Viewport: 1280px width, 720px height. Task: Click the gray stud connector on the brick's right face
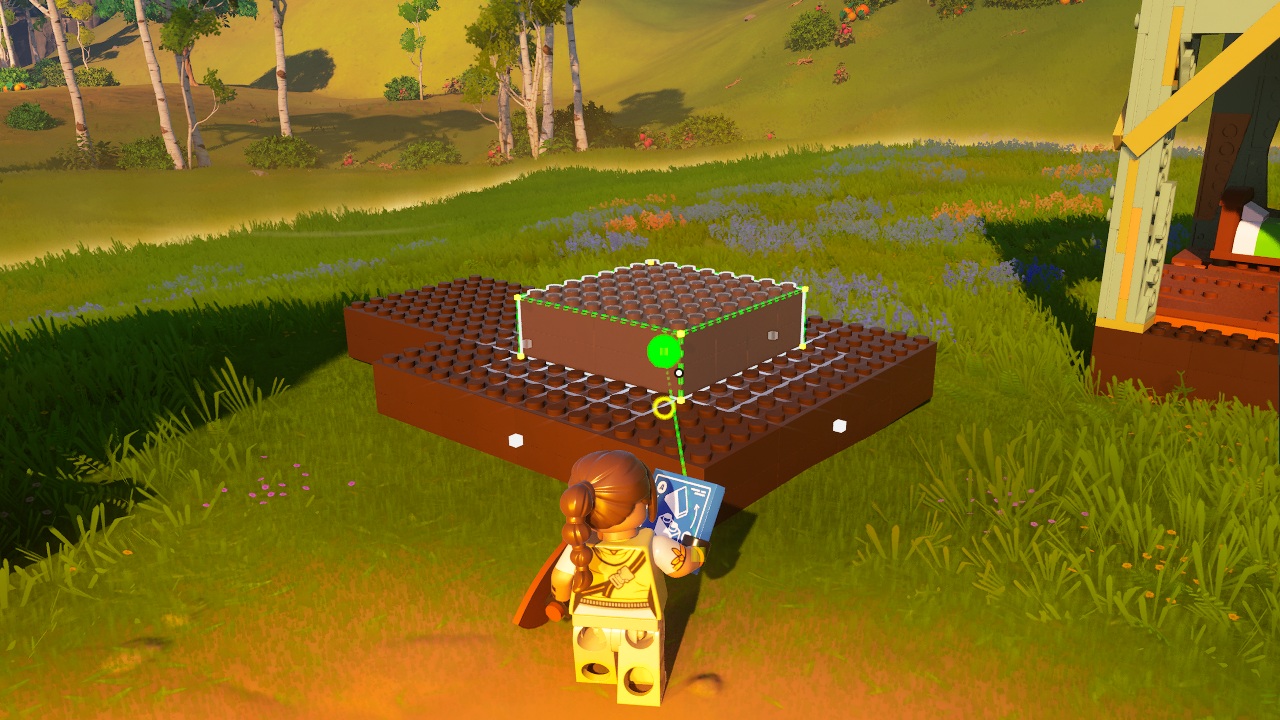point(772,334)
